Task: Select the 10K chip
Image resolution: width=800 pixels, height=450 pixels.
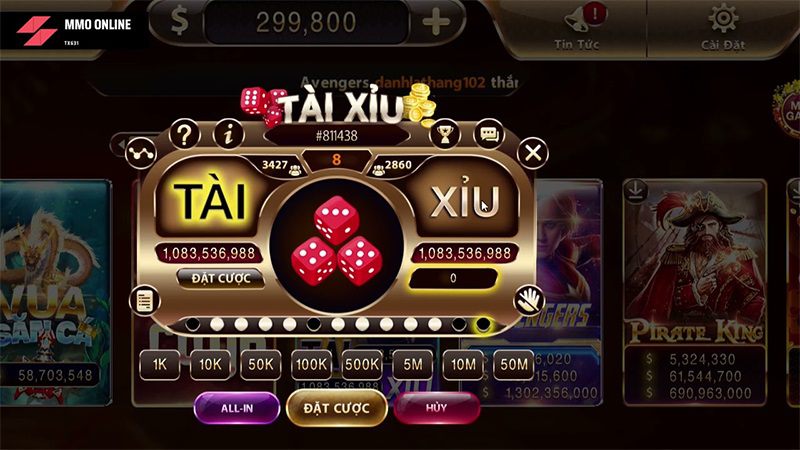Action: tap(210, 366)
